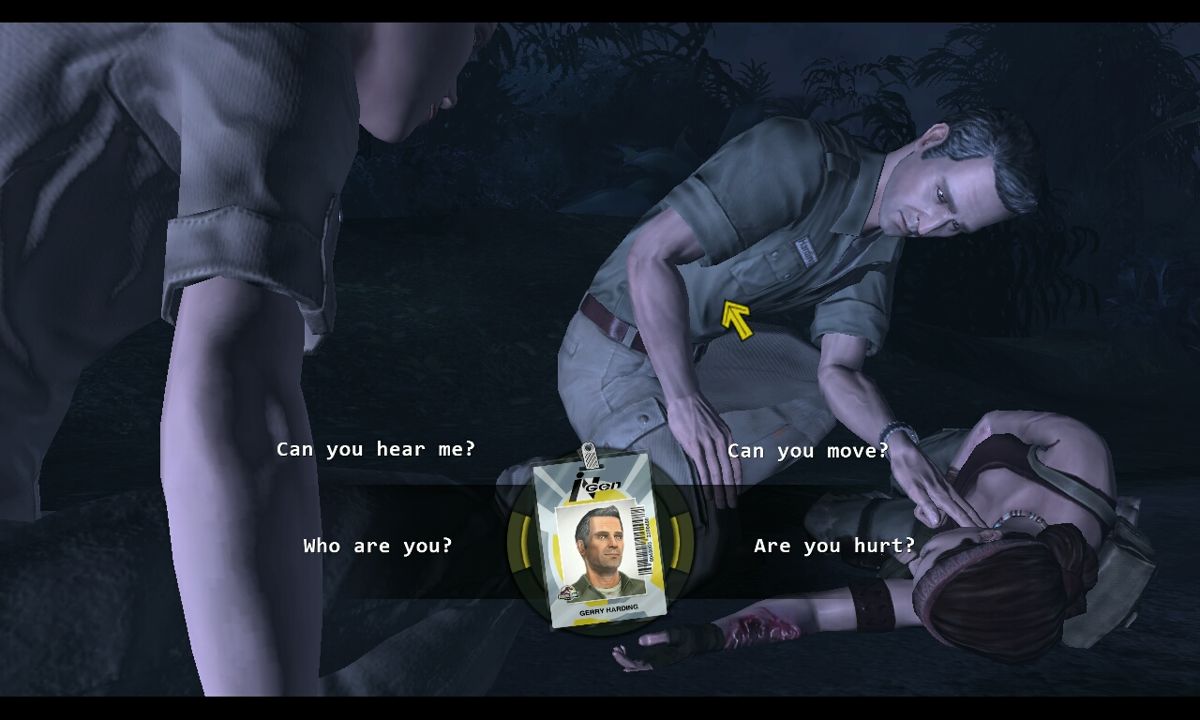Pick the "Are you hurt?" dialogue choice
The height and width of the screenshot is (720, 1200).
tap(834, 546)
